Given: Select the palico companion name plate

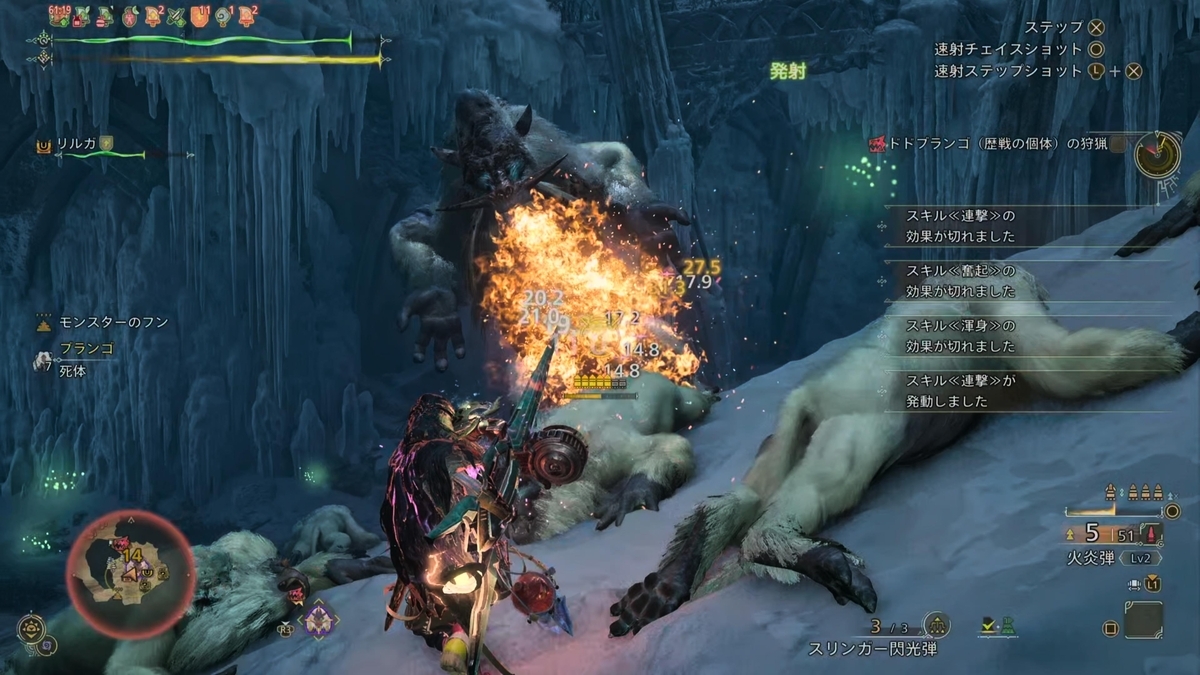Looking at the screenshot, I should 76,145.
